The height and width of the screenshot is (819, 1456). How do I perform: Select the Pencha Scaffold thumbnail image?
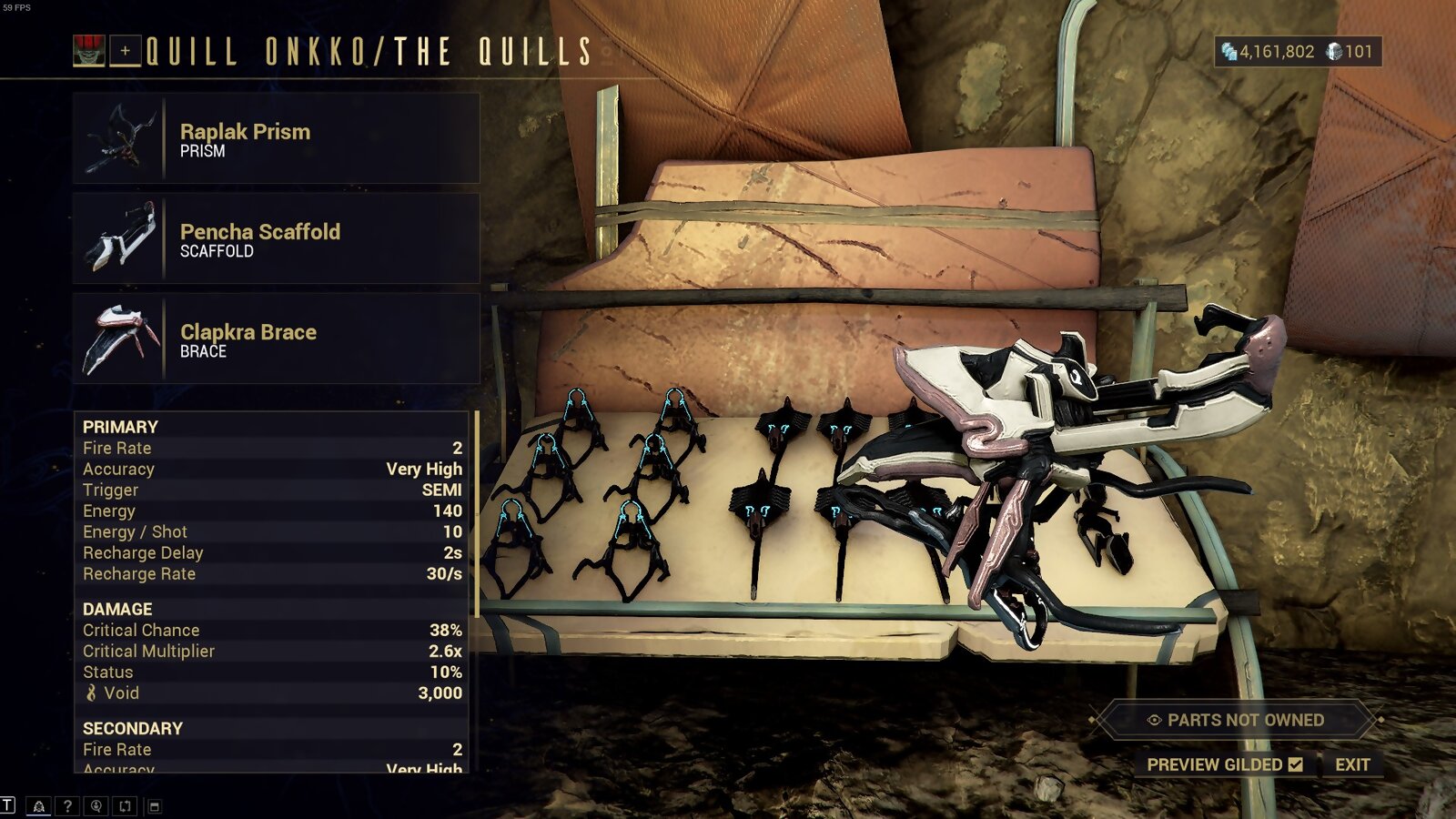click(x=118, y=237)
